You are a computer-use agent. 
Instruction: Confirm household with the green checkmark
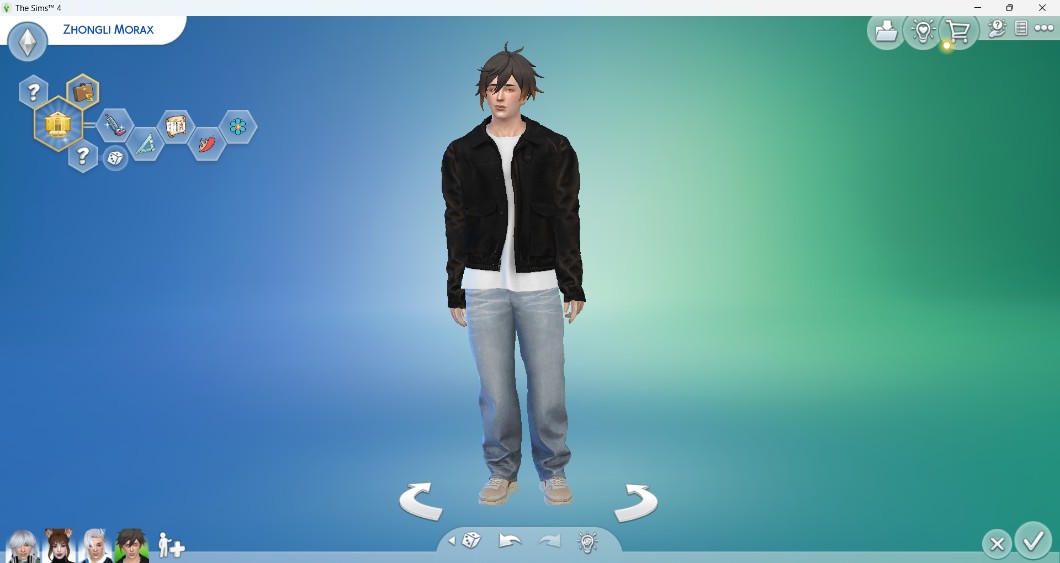click(1032, 541)
